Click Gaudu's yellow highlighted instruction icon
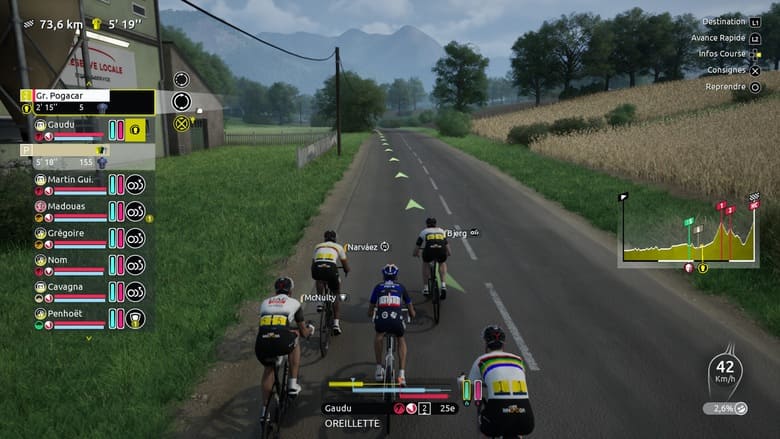 click(135, 129)
